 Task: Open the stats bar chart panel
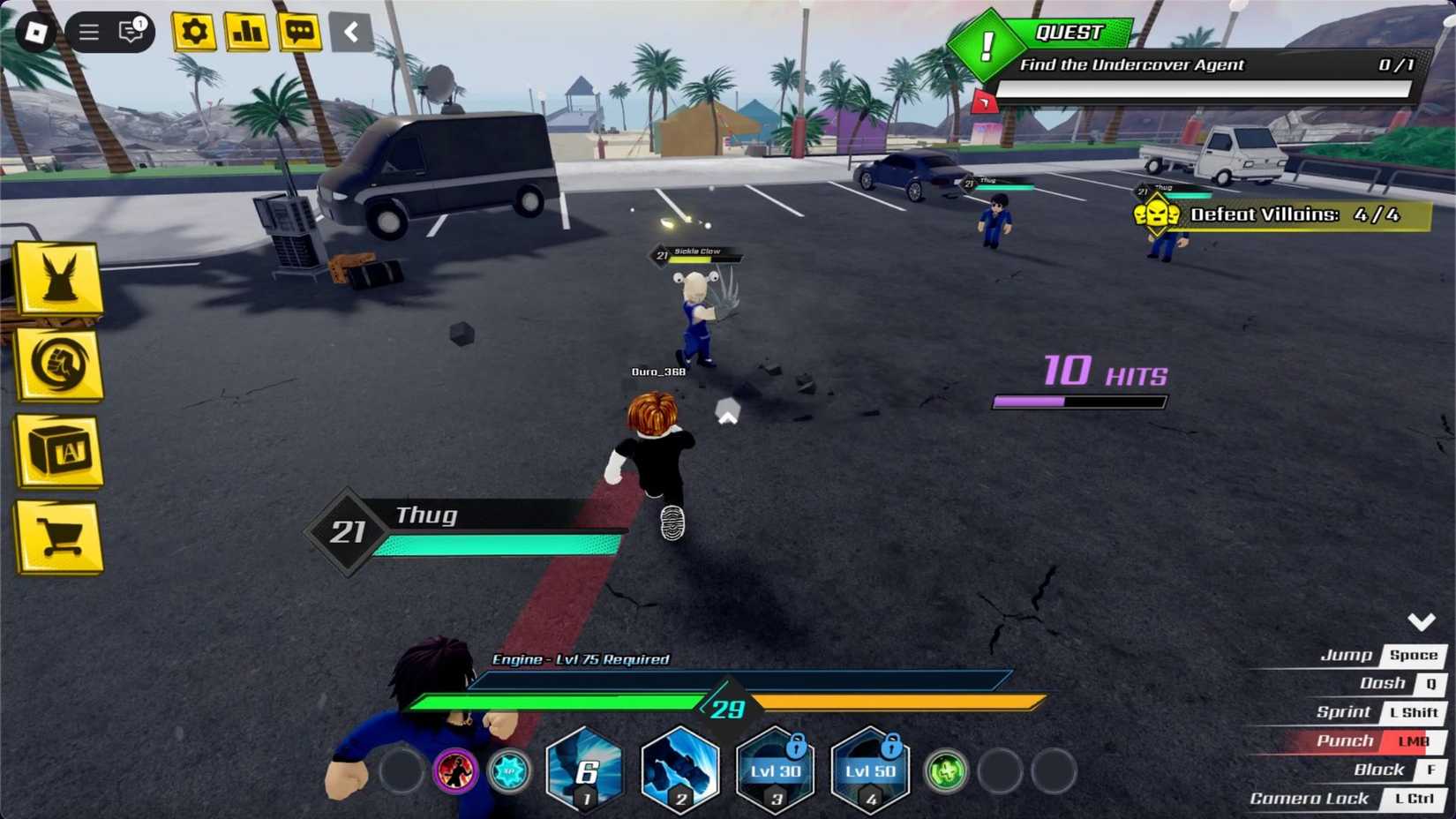(x=246, y=32)
